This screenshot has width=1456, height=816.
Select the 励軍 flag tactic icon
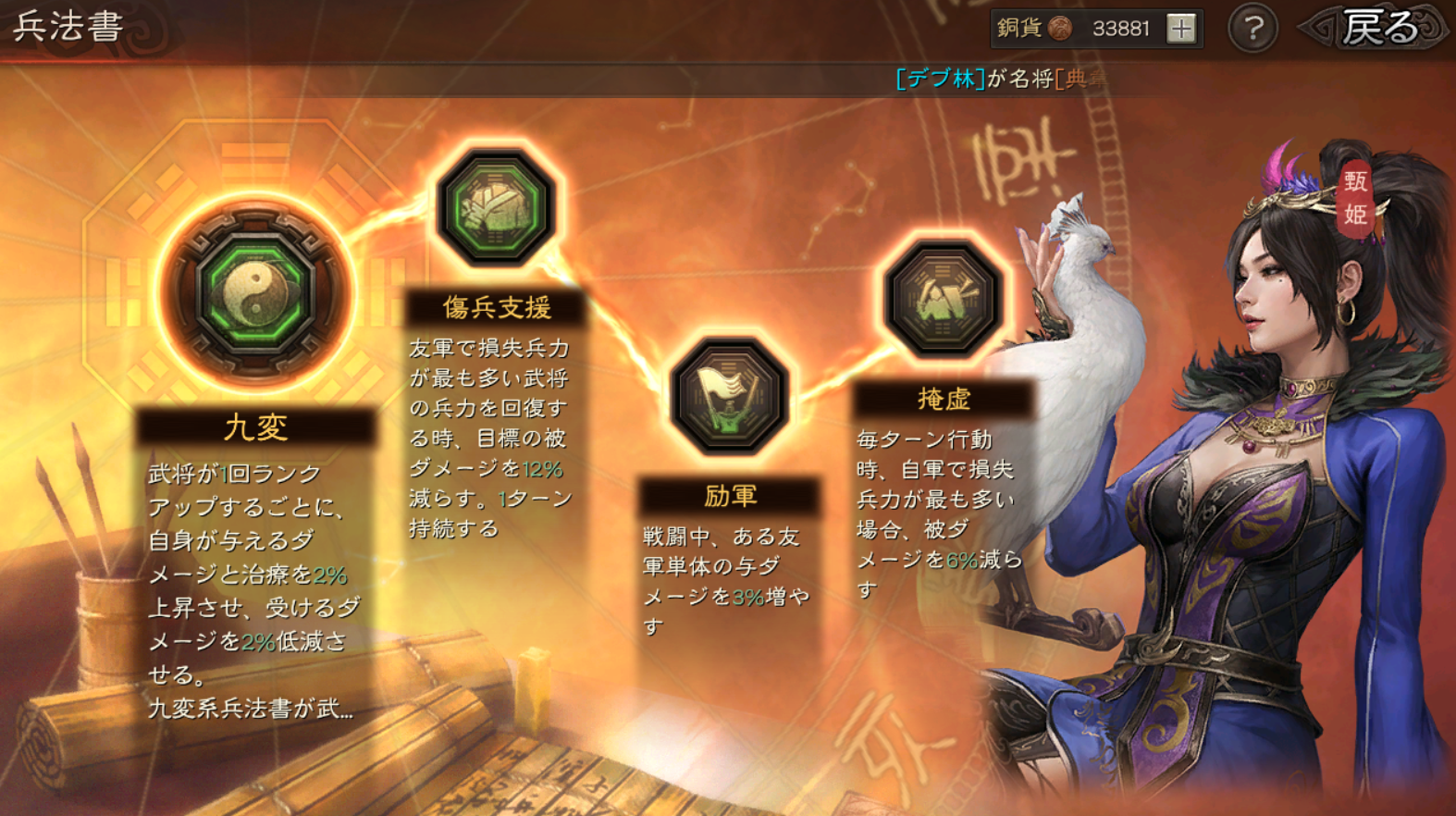[x=730, y=396]
